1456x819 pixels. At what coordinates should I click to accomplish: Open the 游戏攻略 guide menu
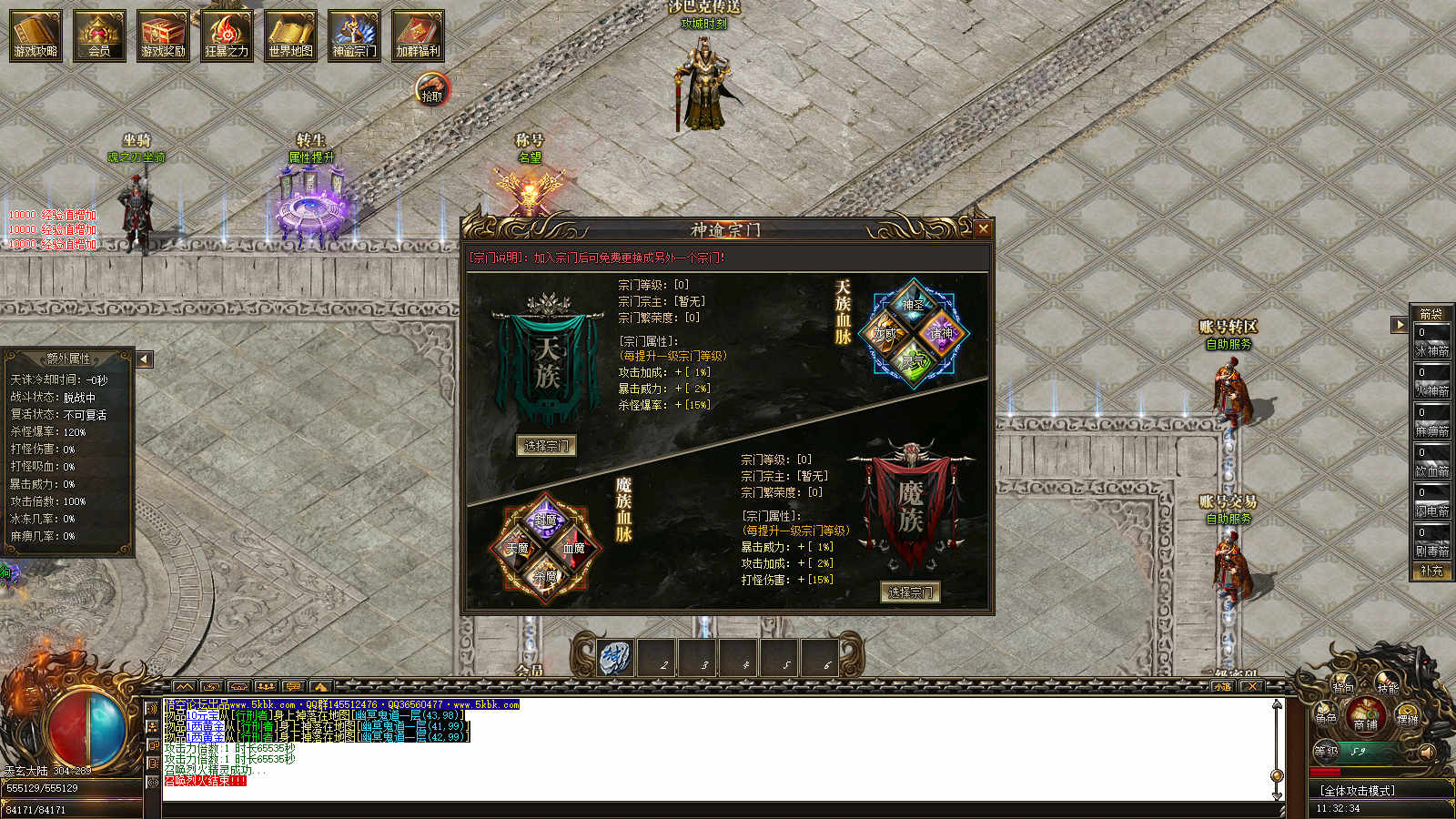36,35
